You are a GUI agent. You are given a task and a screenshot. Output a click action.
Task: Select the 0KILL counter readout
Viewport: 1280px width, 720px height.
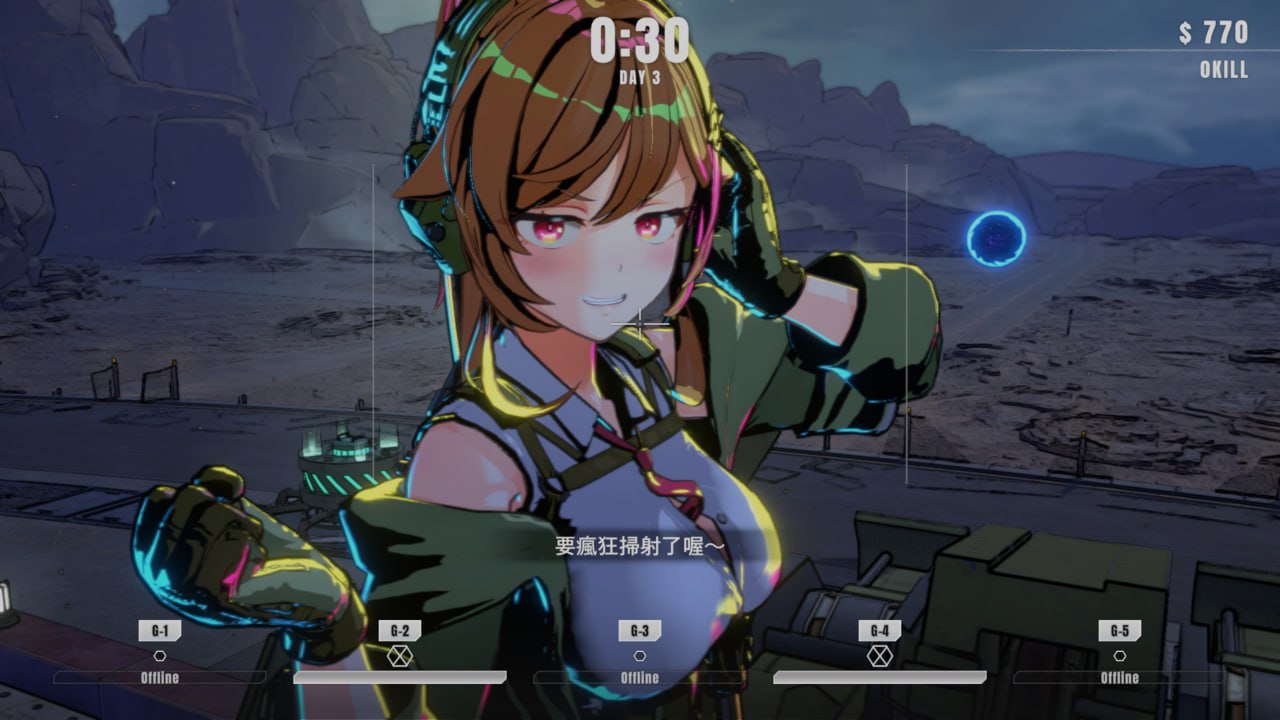click(1222, 70)
